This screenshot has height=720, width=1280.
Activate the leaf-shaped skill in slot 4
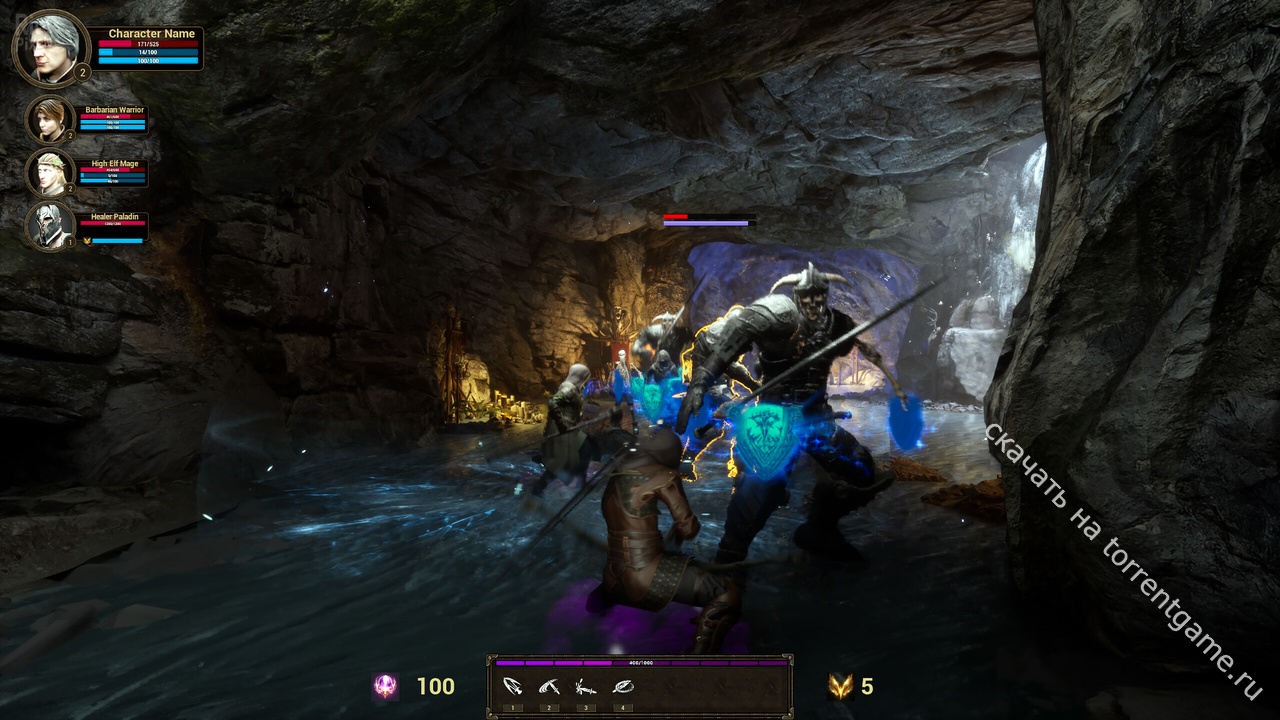[x=622, y=687]
